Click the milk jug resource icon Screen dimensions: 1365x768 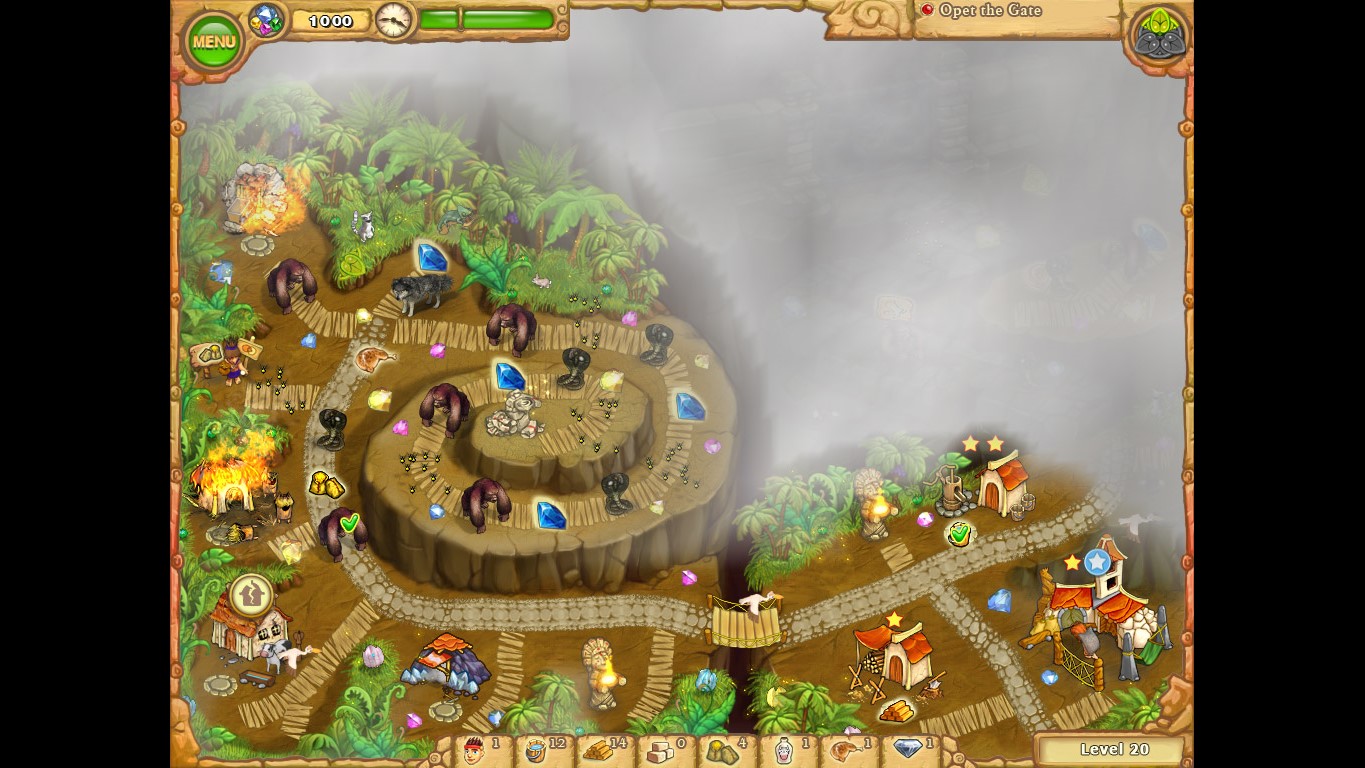pos(783,751)
